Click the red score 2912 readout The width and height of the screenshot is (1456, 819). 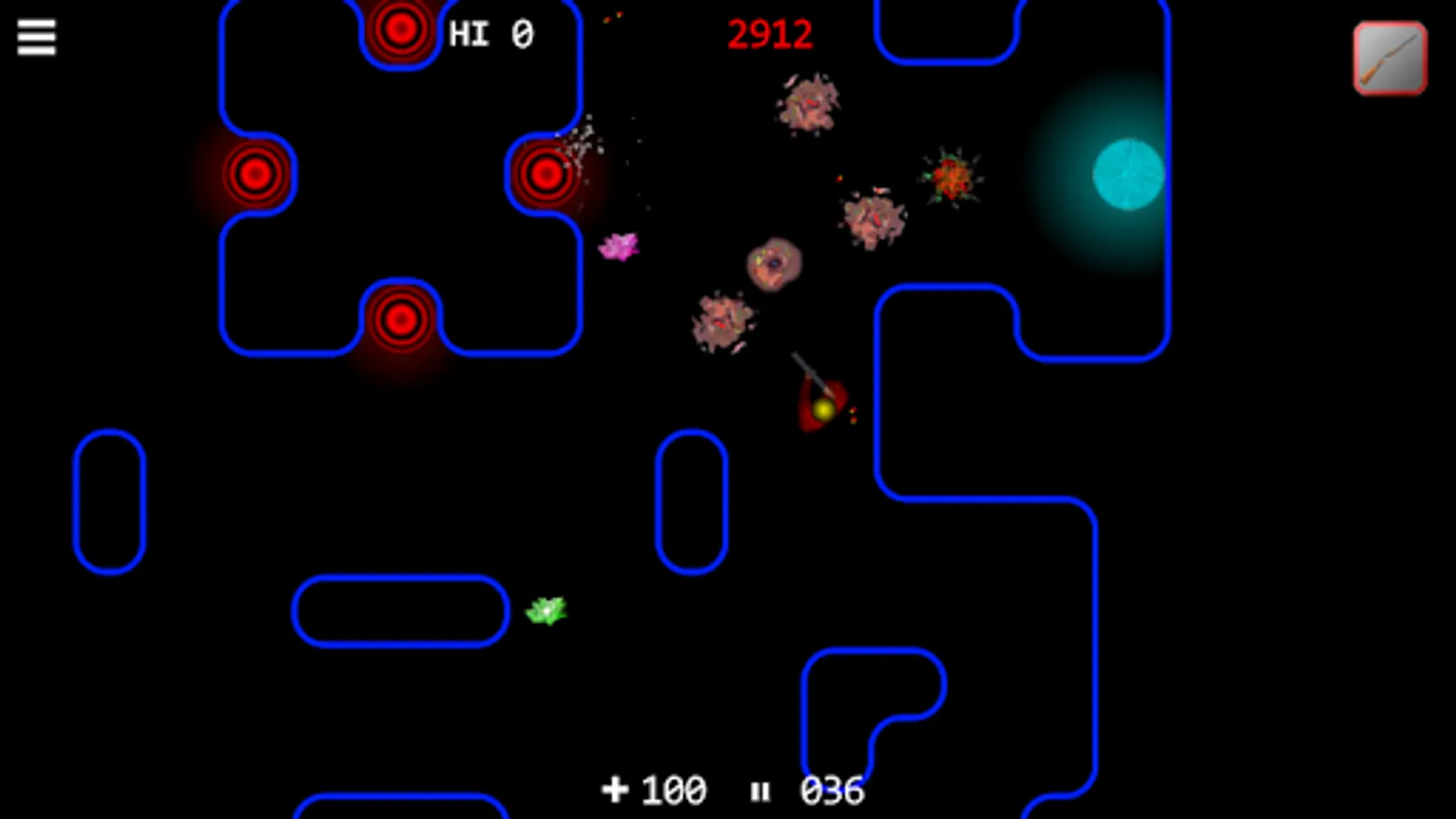pos(770,35)
